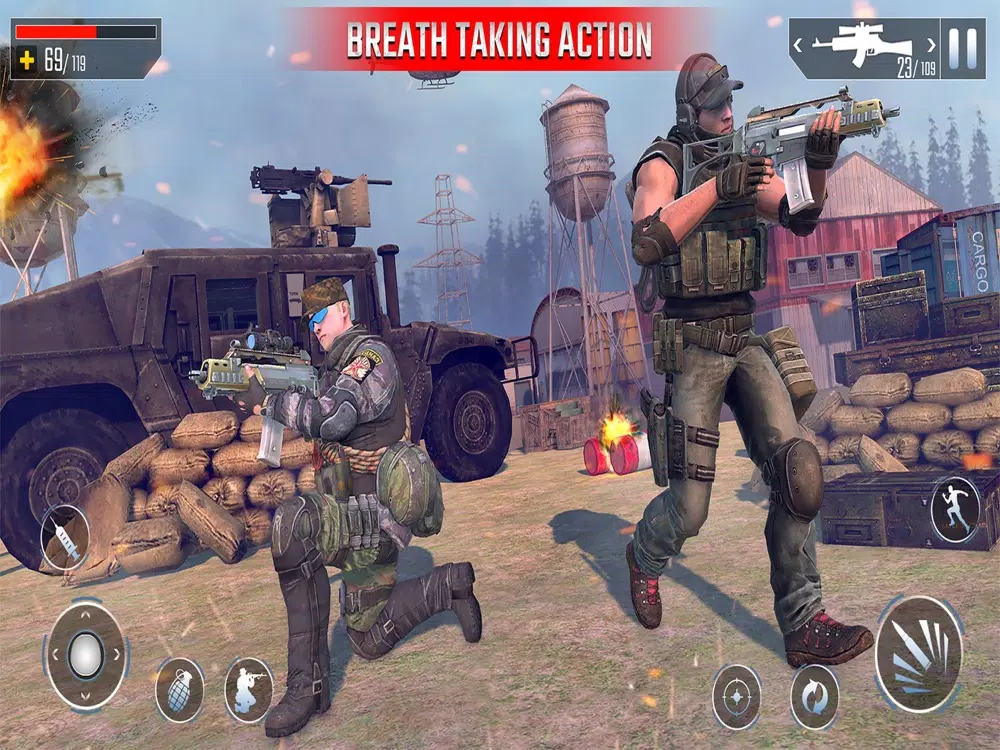Image resolution: width=1000 pixels, height=750 pixels.
Task: Tap the movement joystick
Action: tap(85, 655)
